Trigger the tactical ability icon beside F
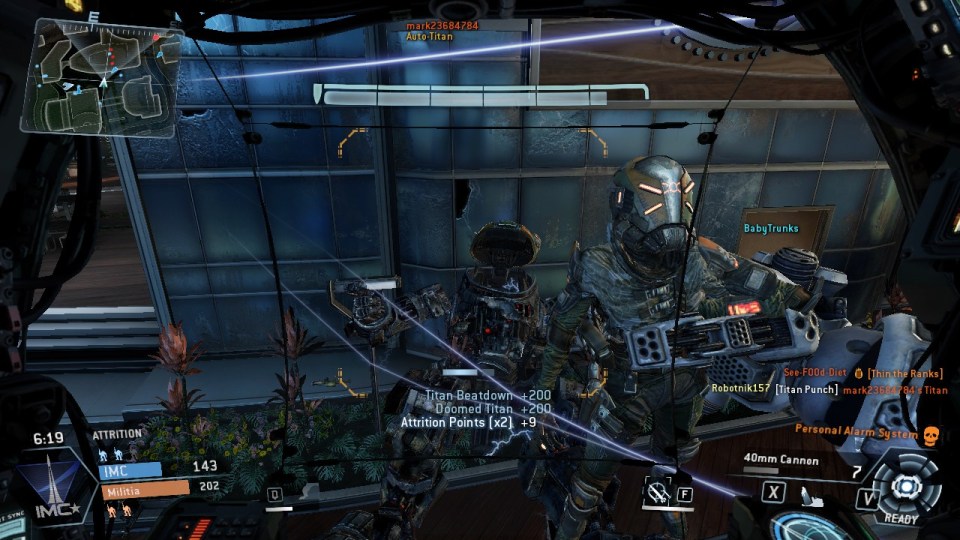This screenshot has width=960, height=540. [657, 492]
